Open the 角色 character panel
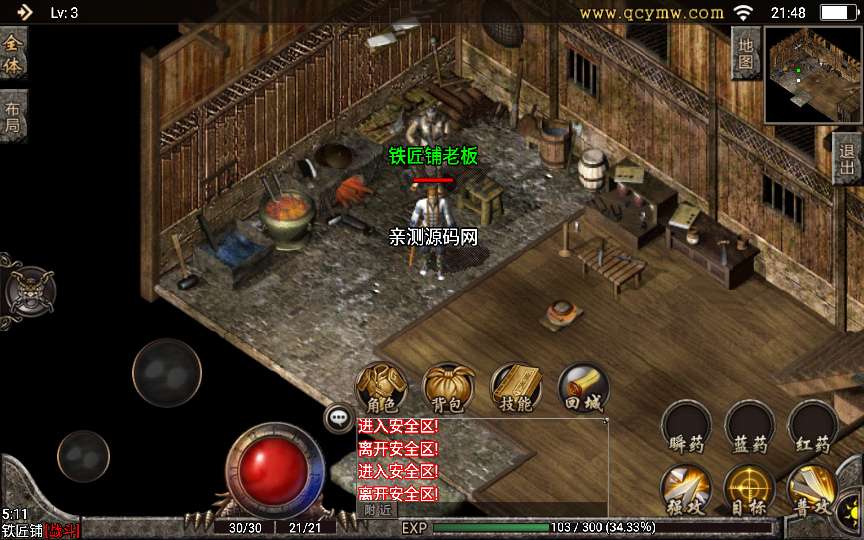 tap(382, 388)
